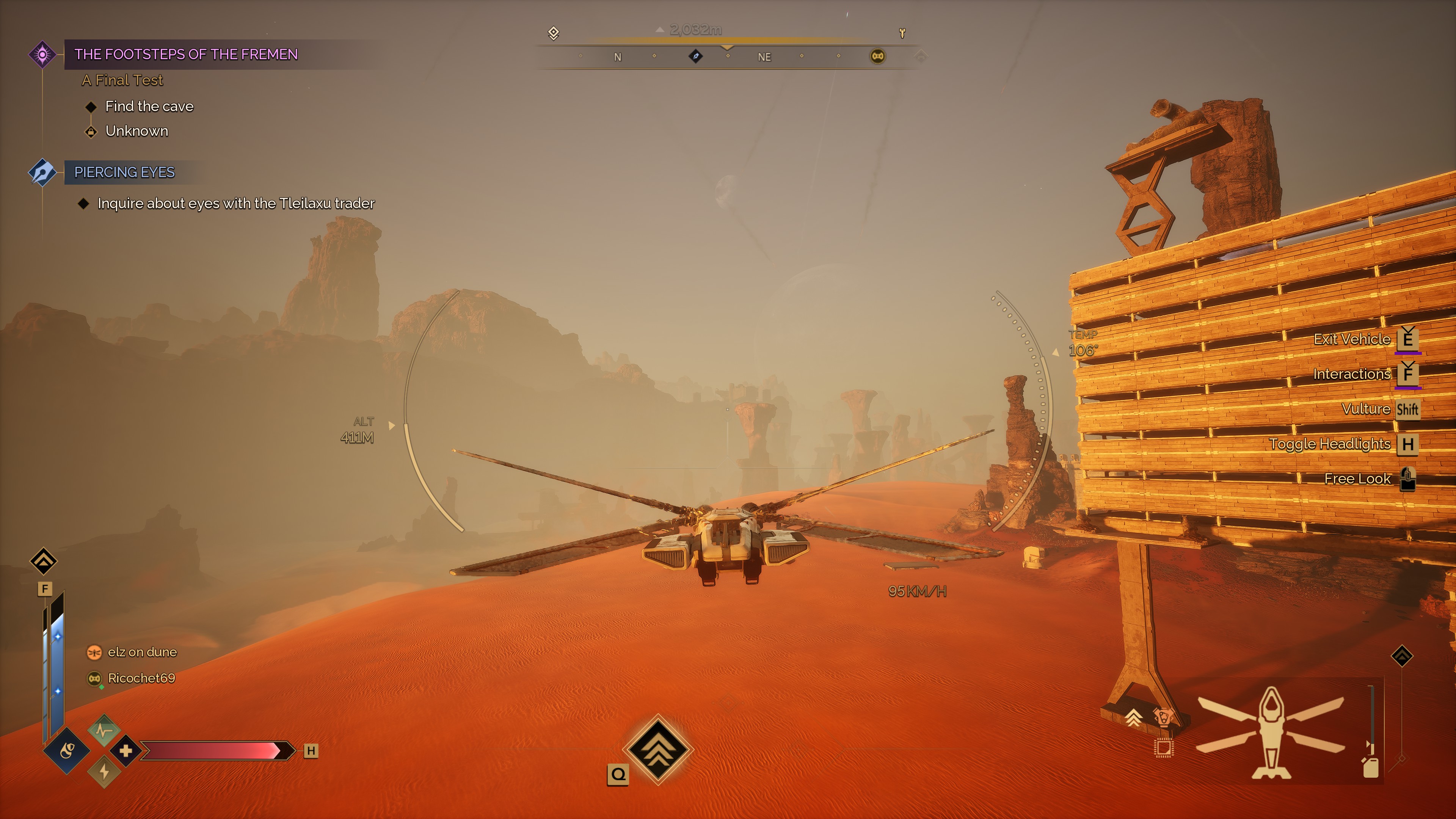Click the stacked diamond icon left of compass

point(553,33)
